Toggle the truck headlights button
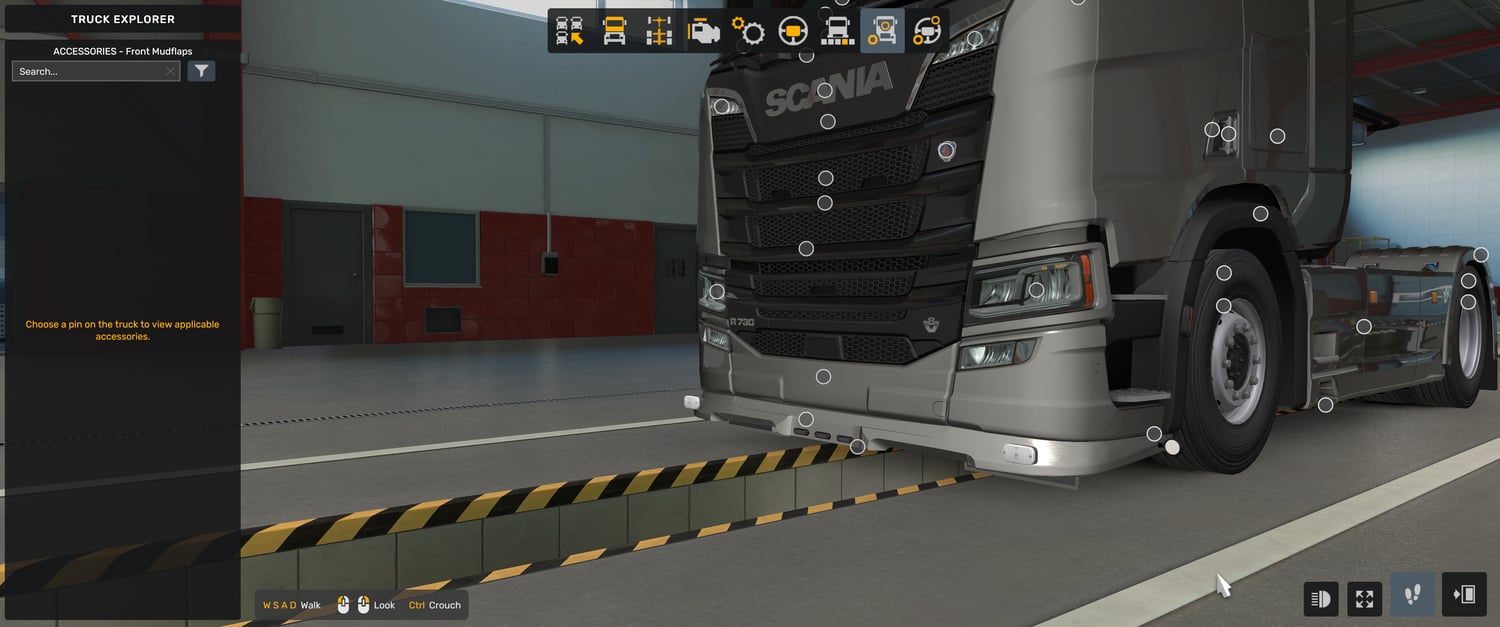Screen dimensions: 1500x627 click(x=1321, y=599)
